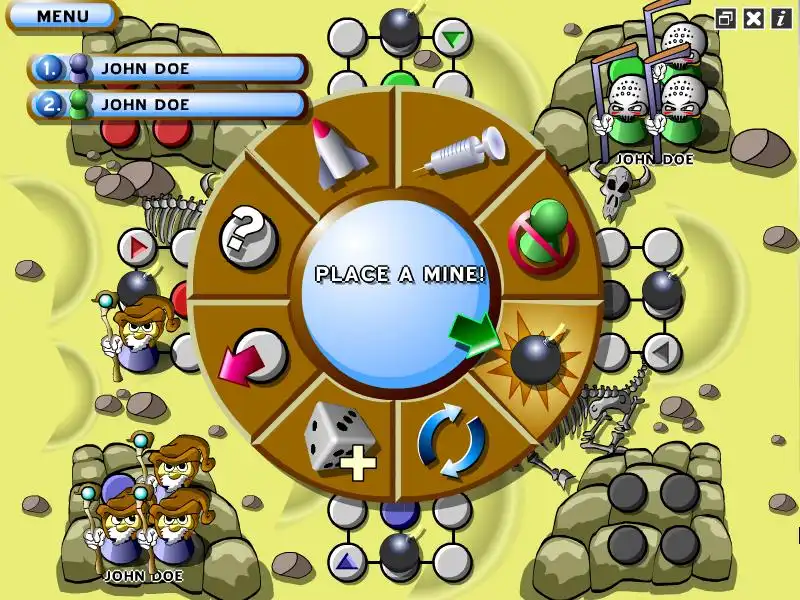Select the blue player John Doe row
800x600 pixels.
(168, 69)
